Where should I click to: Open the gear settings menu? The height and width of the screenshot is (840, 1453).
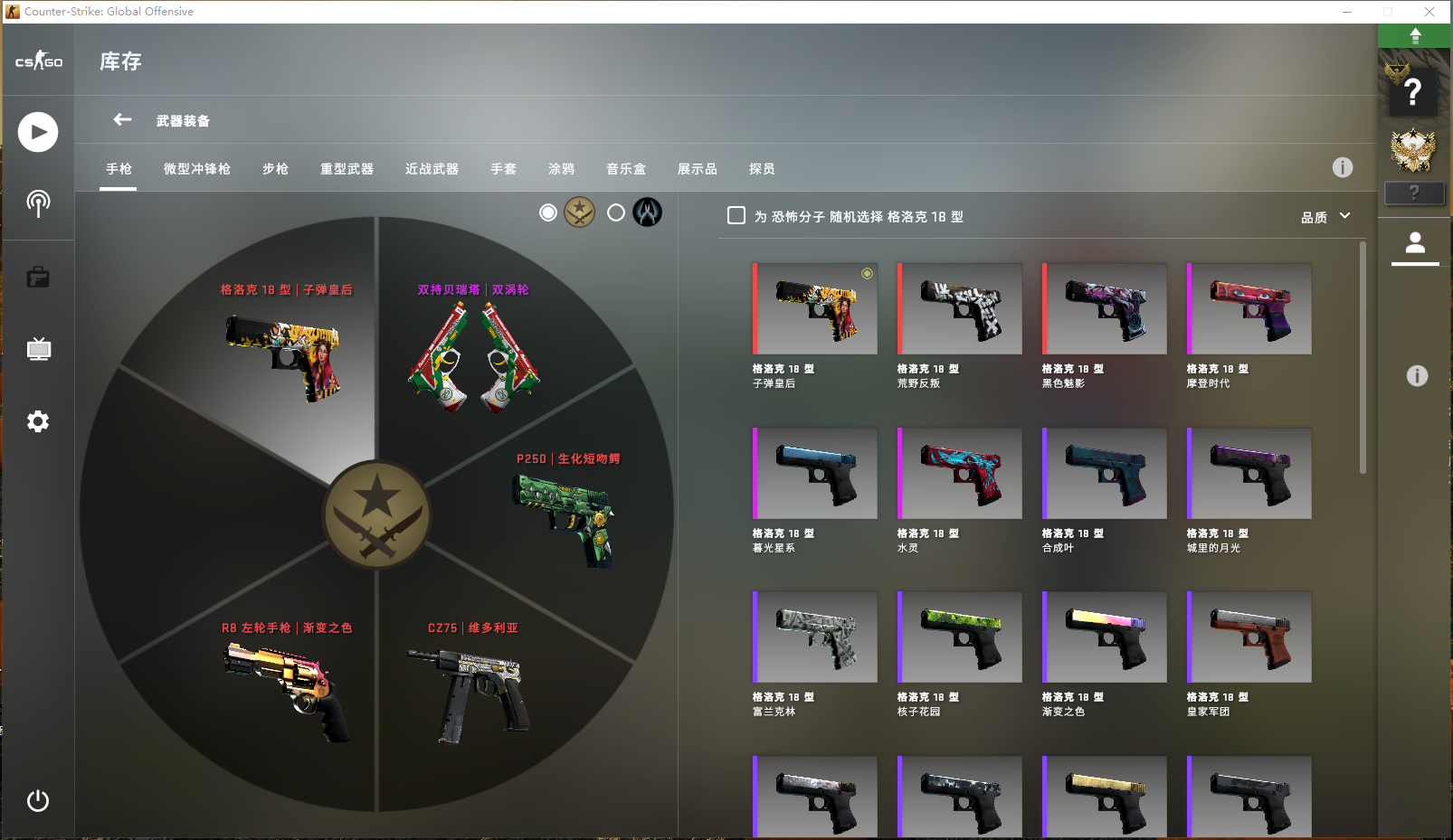click(x=38, y=421)
